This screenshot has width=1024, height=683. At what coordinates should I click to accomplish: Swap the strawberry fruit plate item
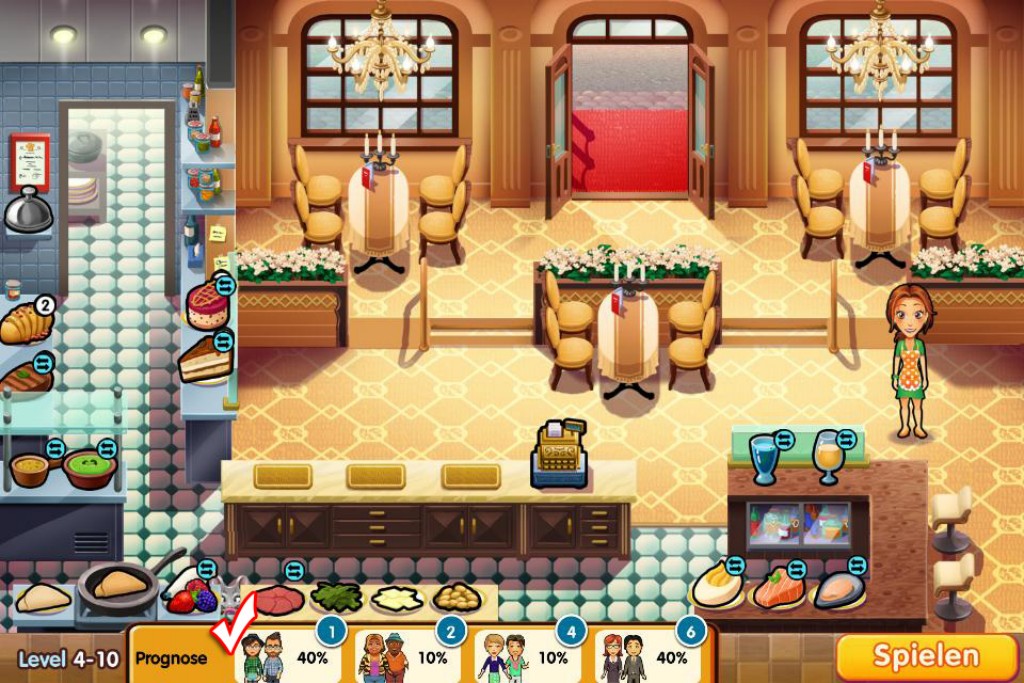coord(207,570)
